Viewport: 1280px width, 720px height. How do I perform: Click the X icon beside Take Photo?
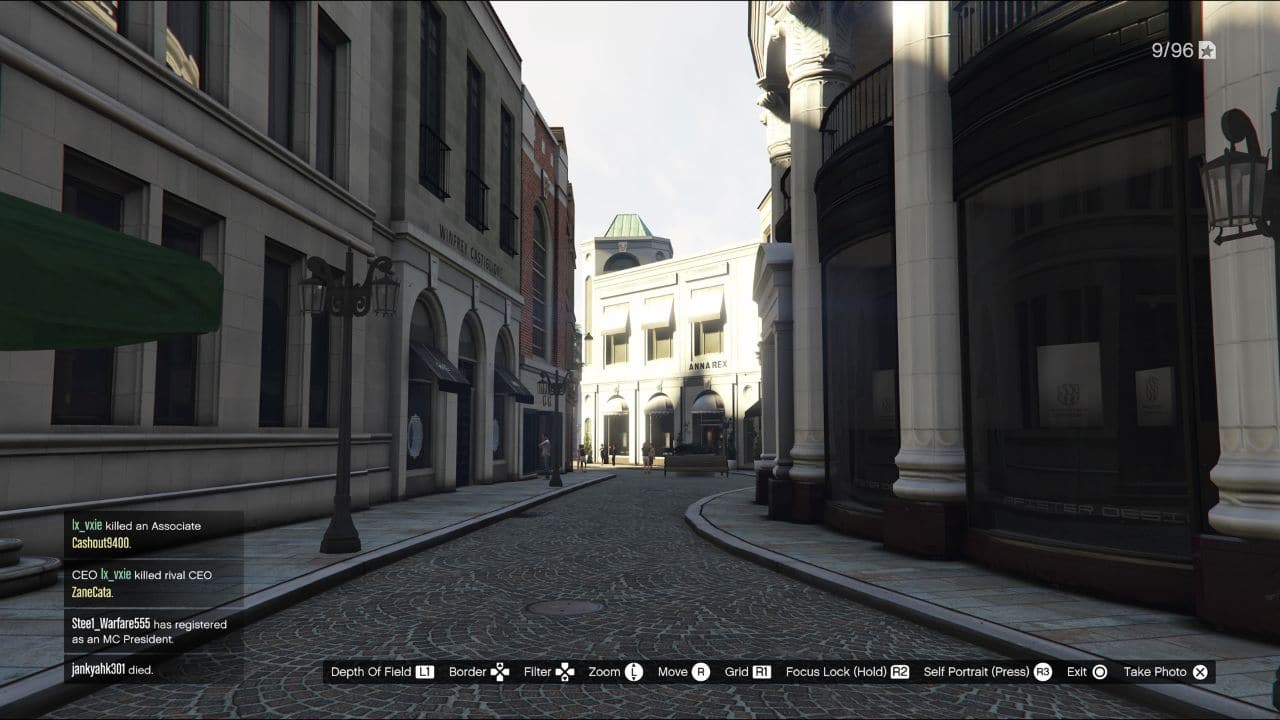[x=1200, y=672]
